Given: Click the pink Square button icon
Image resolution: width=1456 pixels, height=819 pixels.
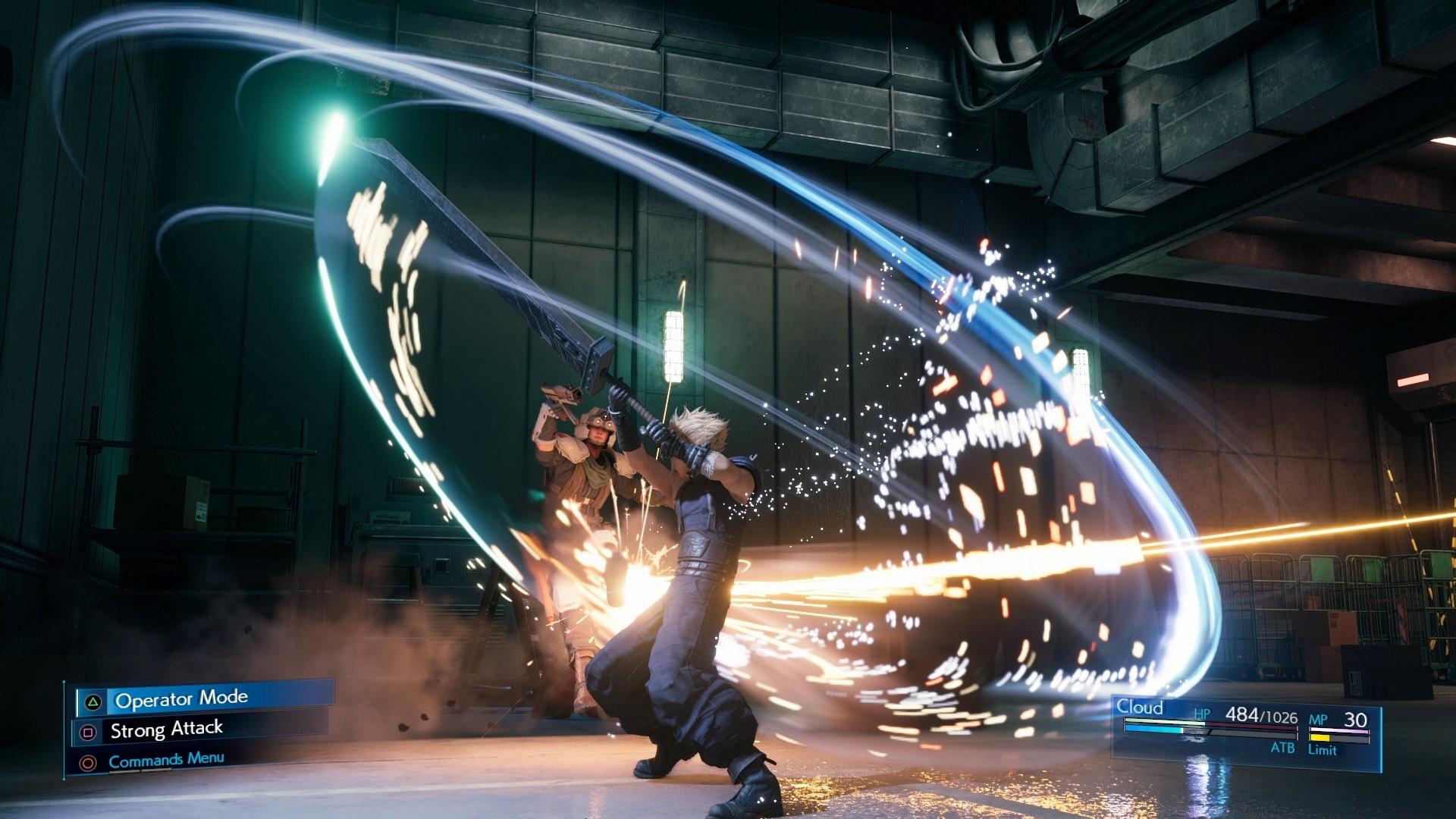Looking at the screenshot, I should [88, 730].
